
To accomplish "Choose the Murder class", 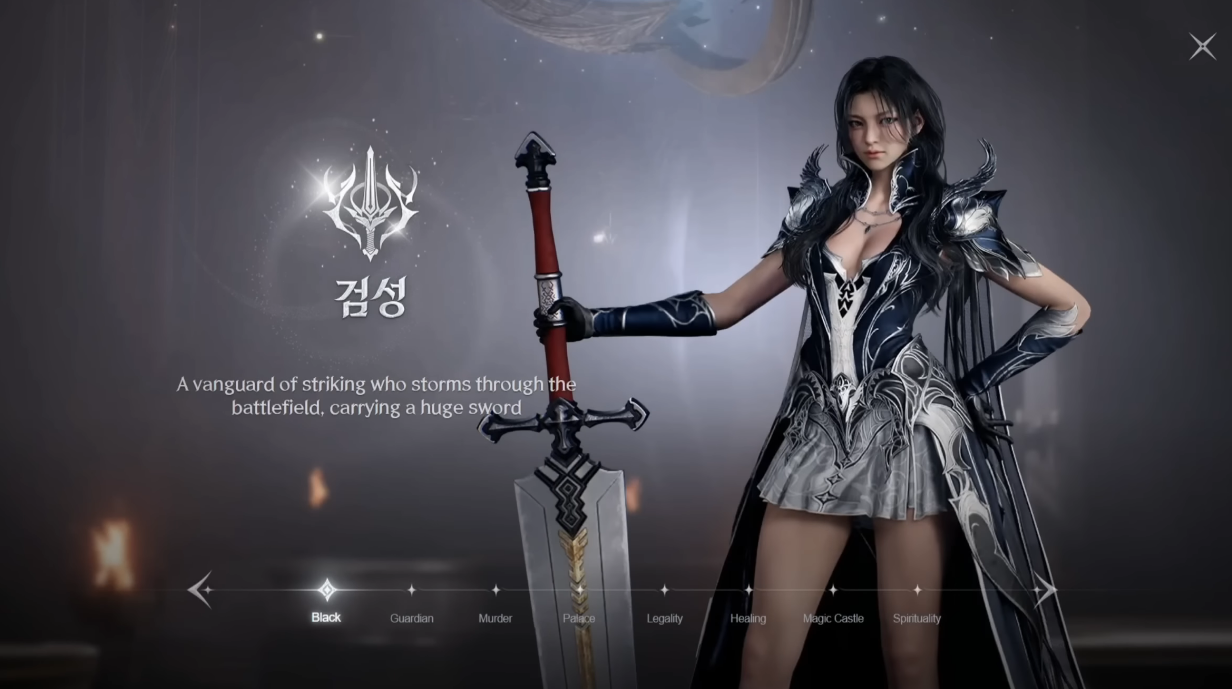I will point(495,604).
